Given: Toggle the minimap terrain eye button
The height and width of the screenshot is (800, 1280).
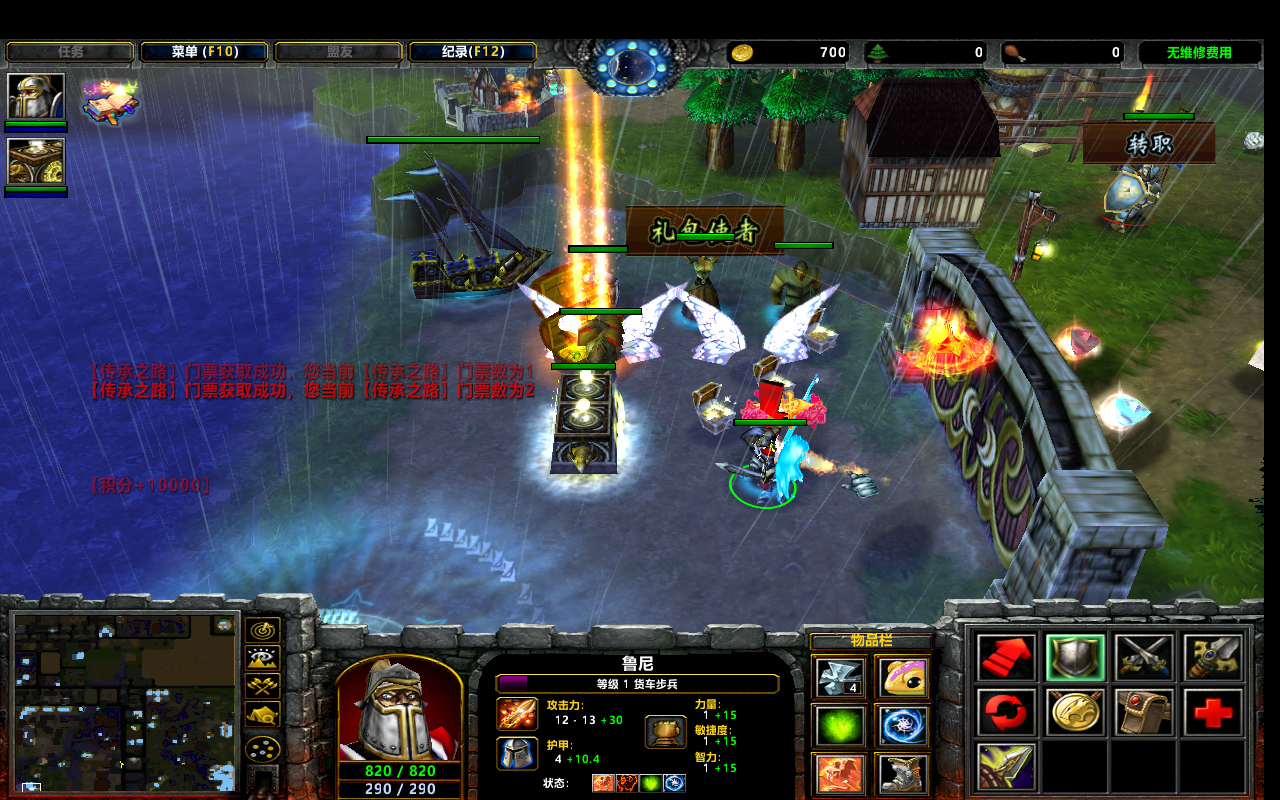Looking at the screenshot, I should click(x=263, y=658).
